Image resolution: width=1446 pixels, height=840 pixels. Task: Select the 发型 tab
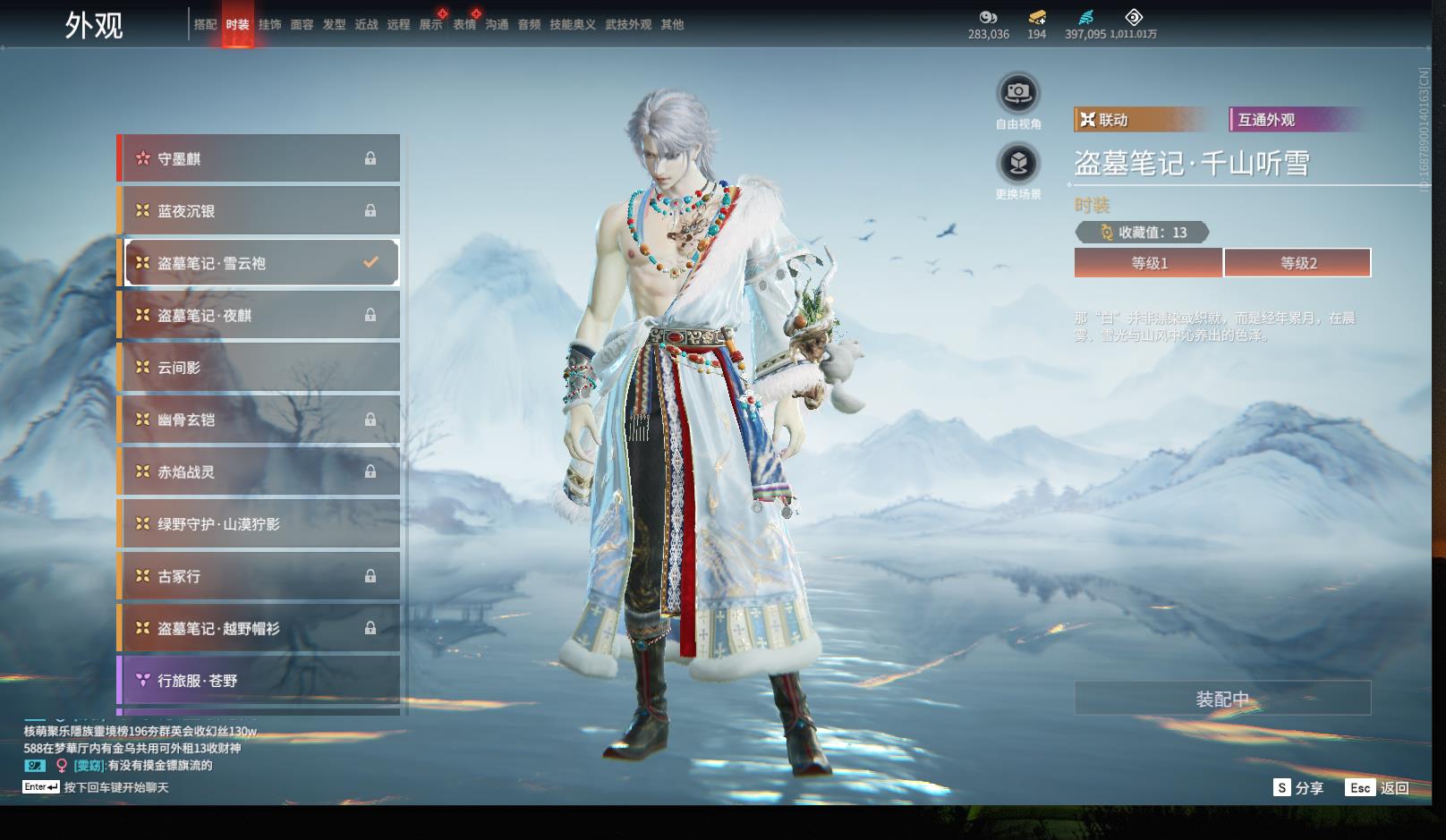tap(334, 25)
